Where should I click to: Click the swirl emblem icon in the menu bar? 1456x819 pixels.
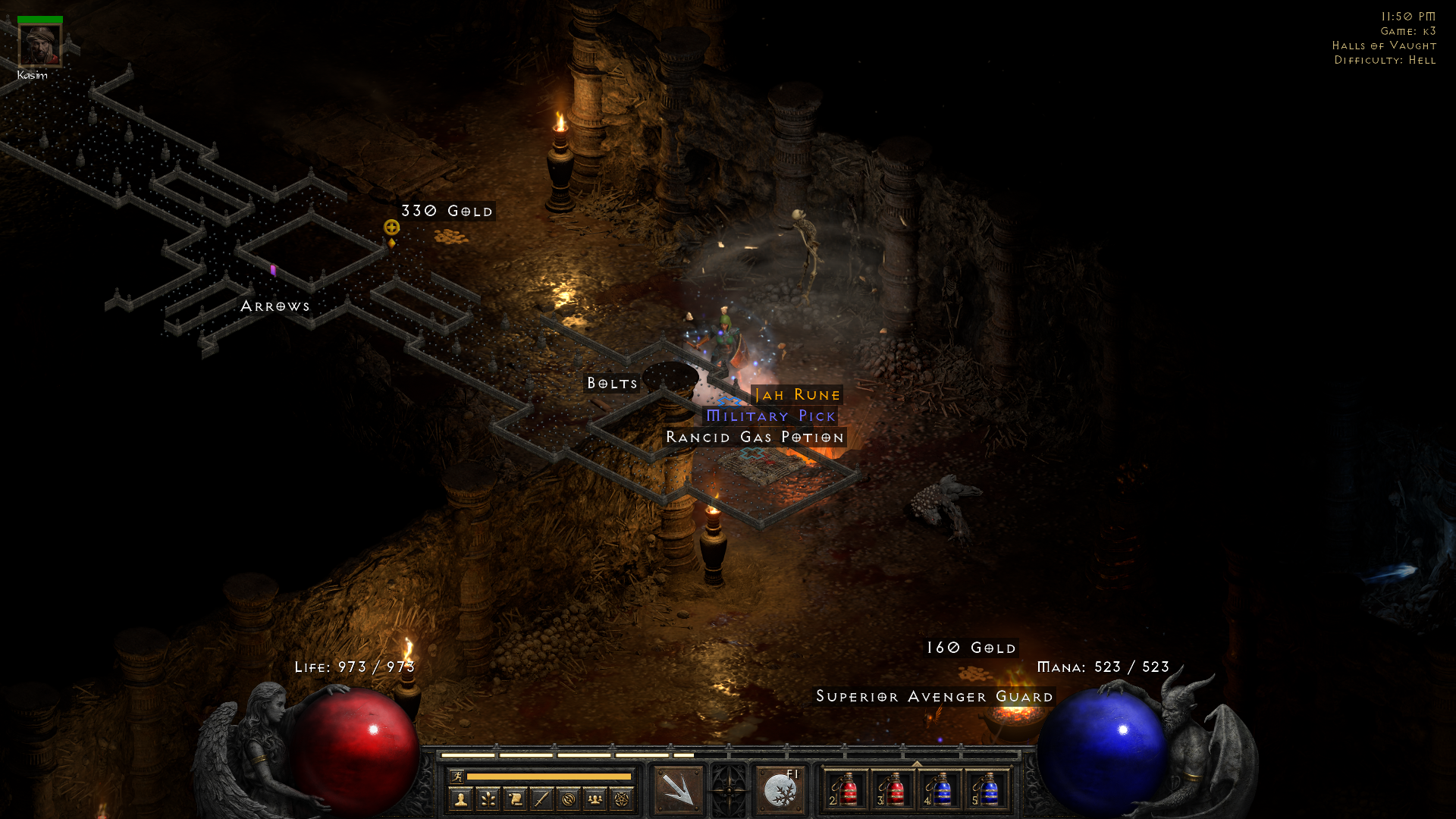click(570, 800)
